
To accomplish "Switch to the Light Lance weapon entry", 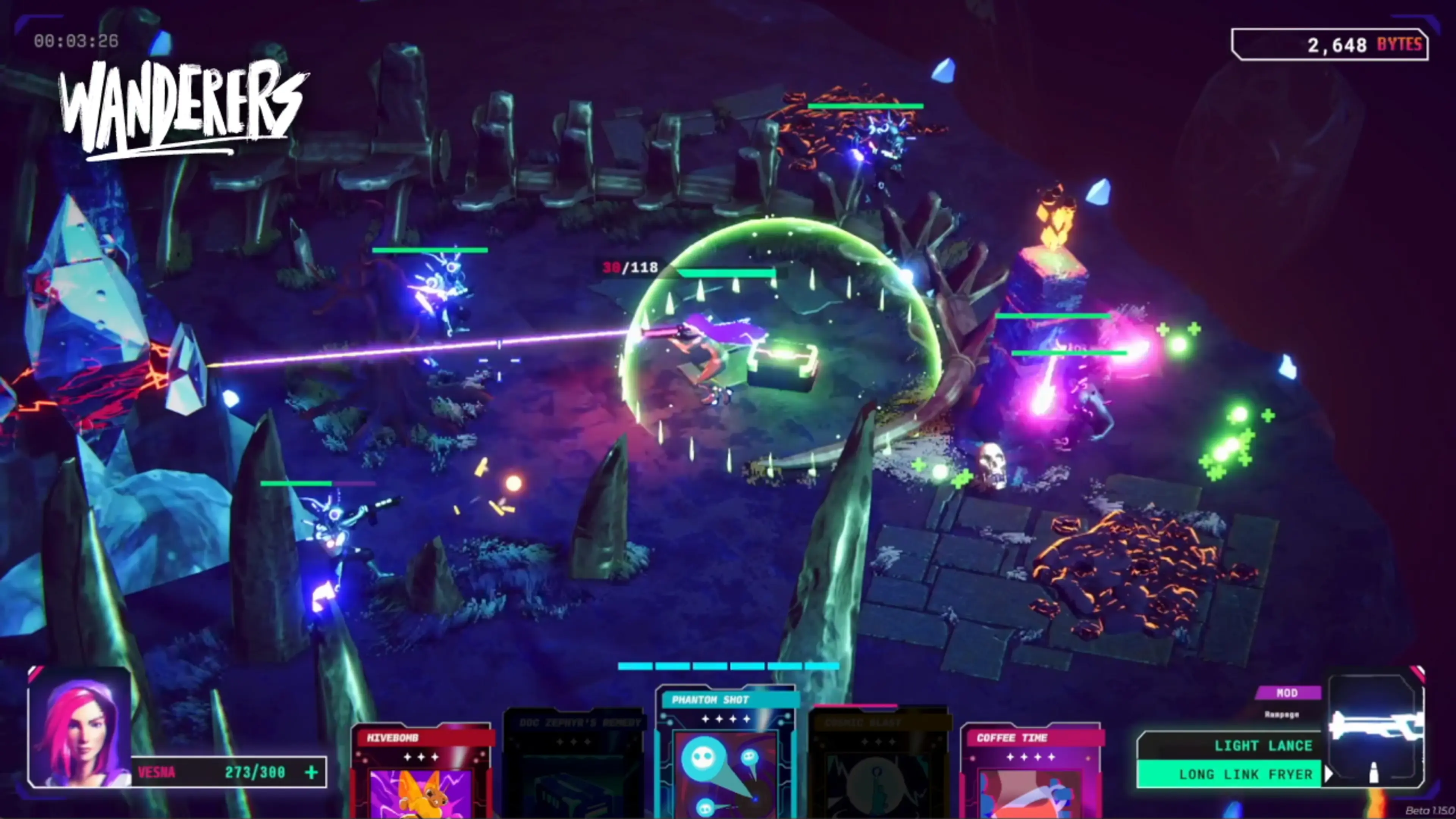I will (1264, 745).
